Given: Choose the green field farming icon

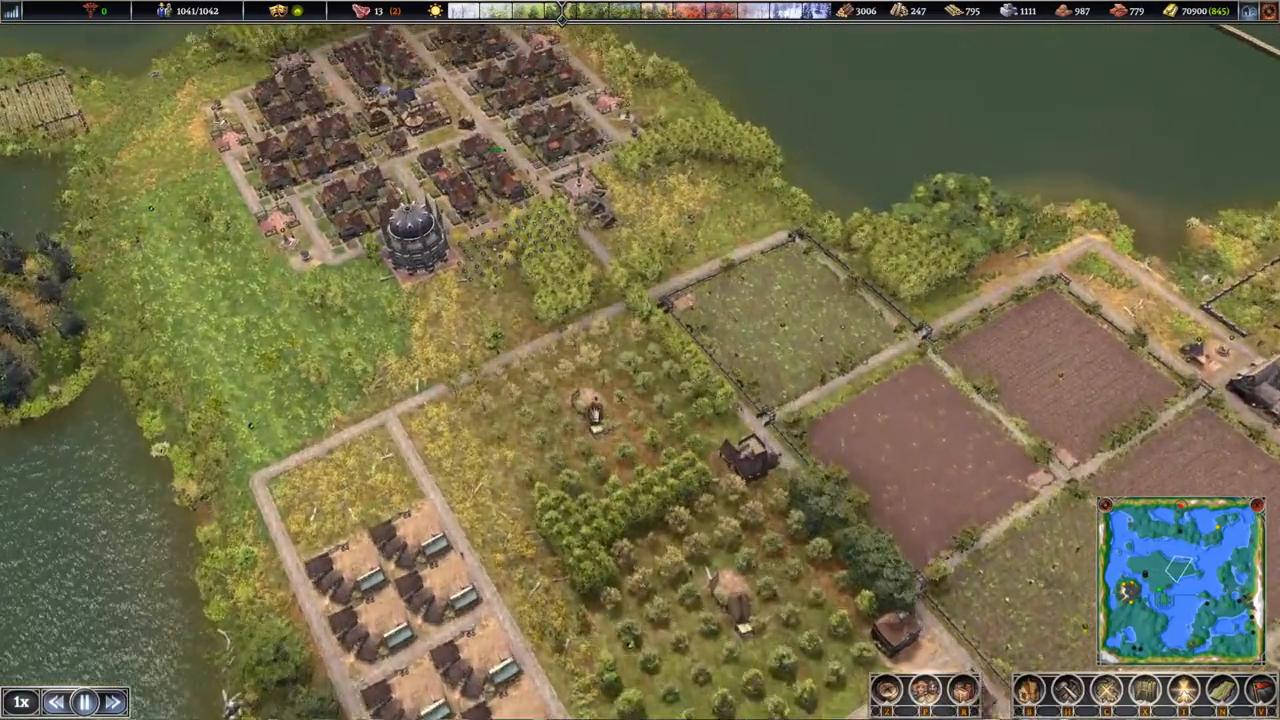Looking at the screenshot, I should coord(1223,690).
